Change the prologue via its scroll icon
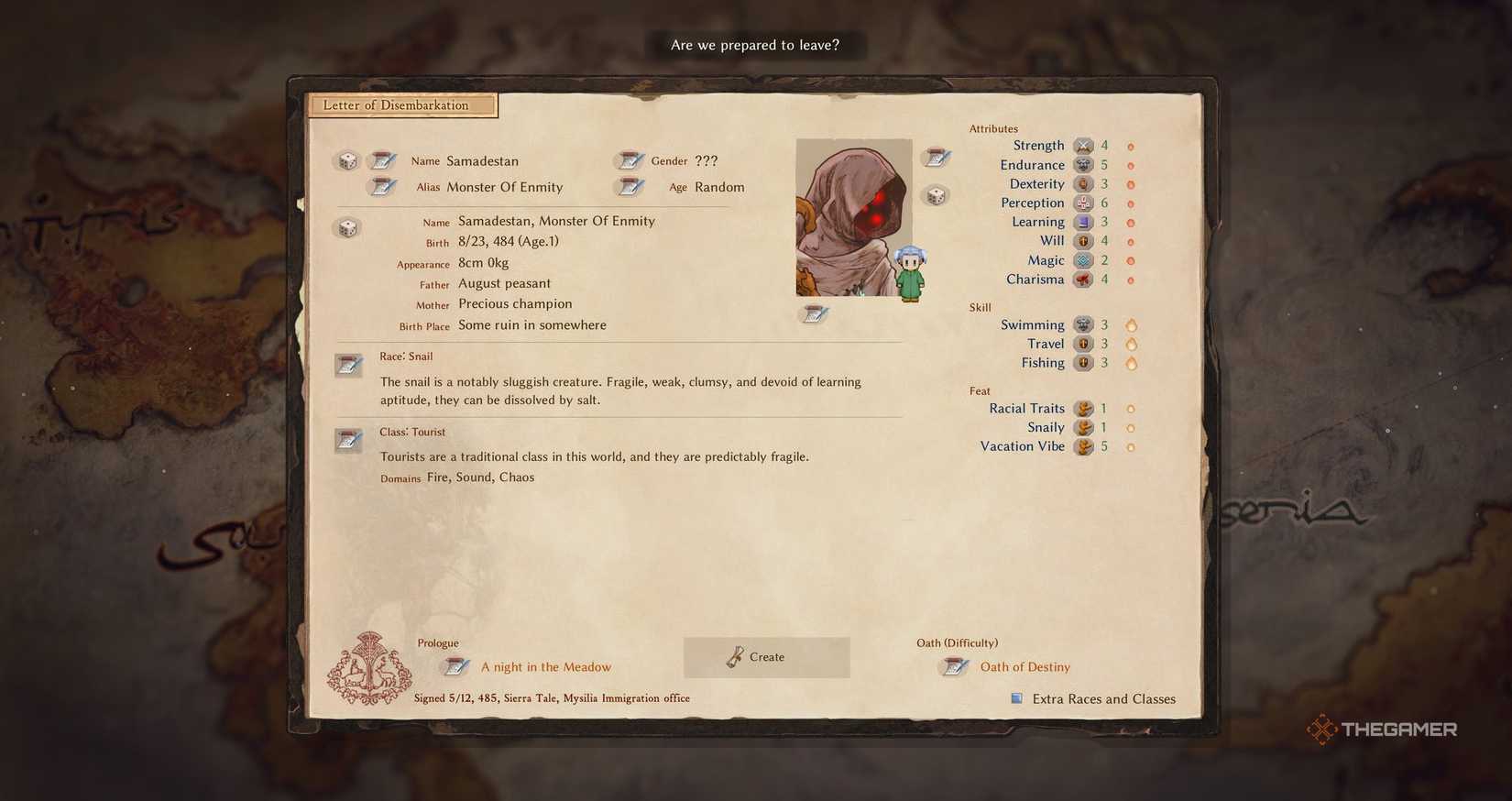Viewport: 1512px width, 801px height. click(455, 666)
